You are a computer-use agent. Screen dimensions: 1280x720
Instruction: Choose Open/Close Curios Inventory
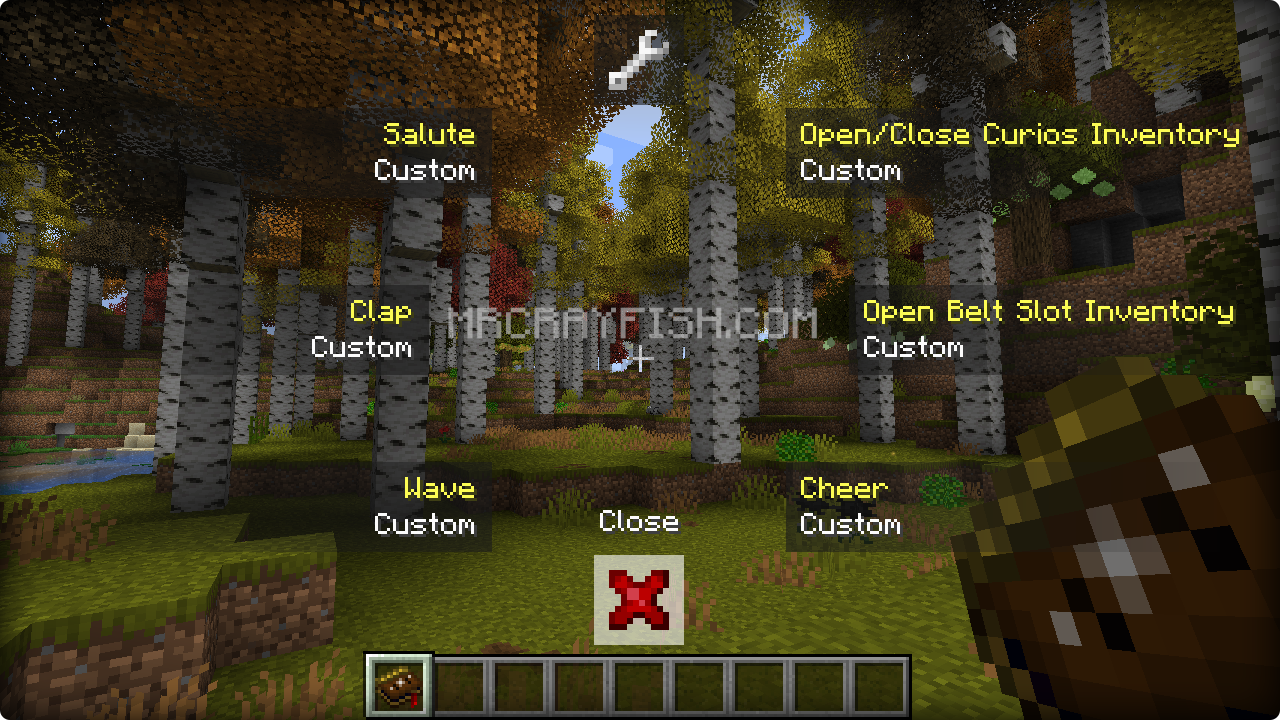point(1019,151)
